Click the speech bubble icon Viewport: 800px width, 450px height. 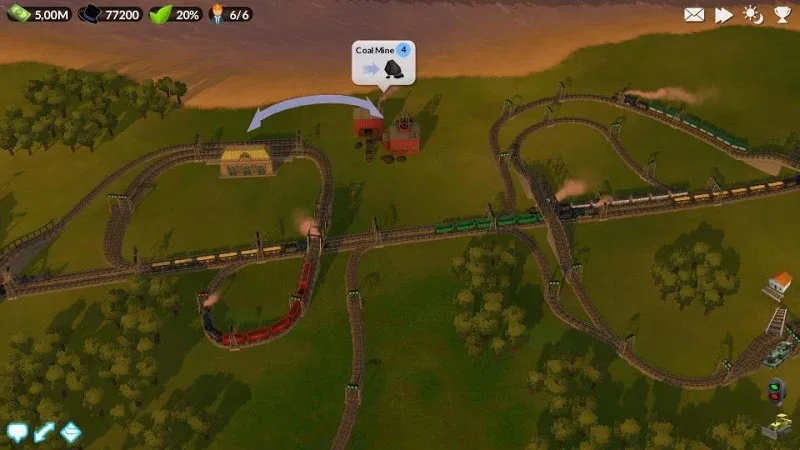click(16, 432)
